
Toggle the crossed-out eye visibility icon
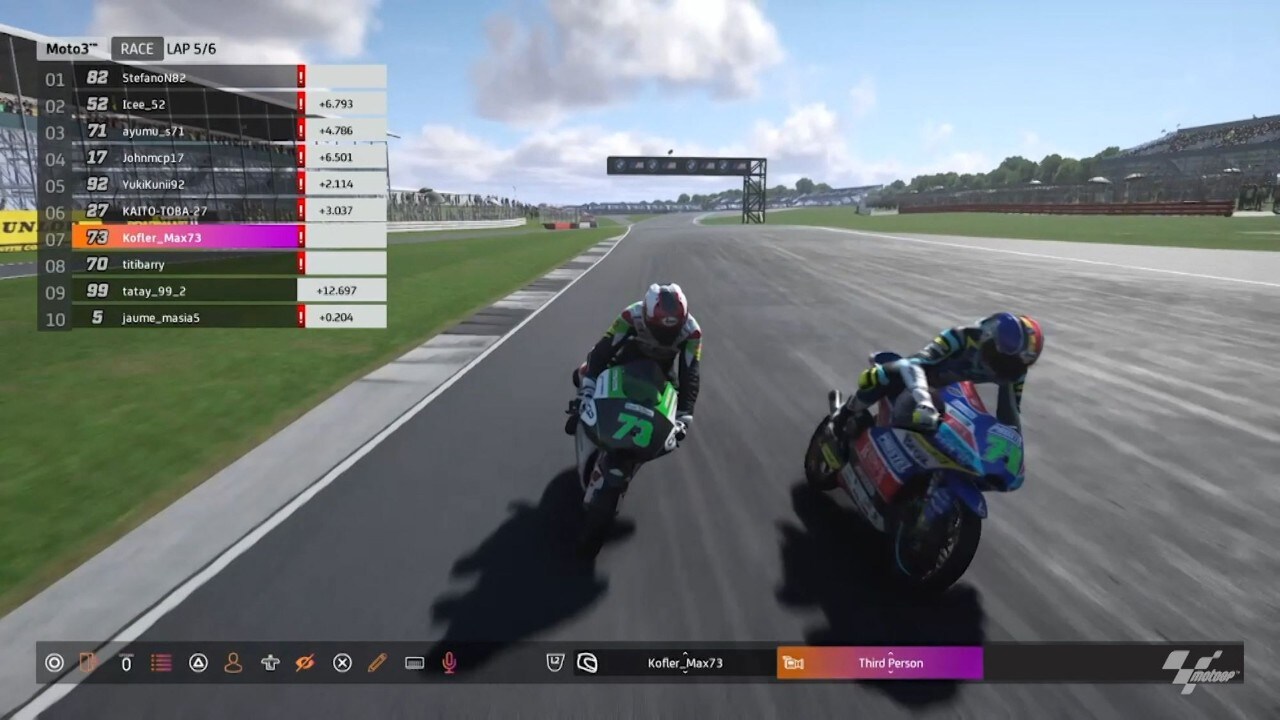click(x=305, y=662)
